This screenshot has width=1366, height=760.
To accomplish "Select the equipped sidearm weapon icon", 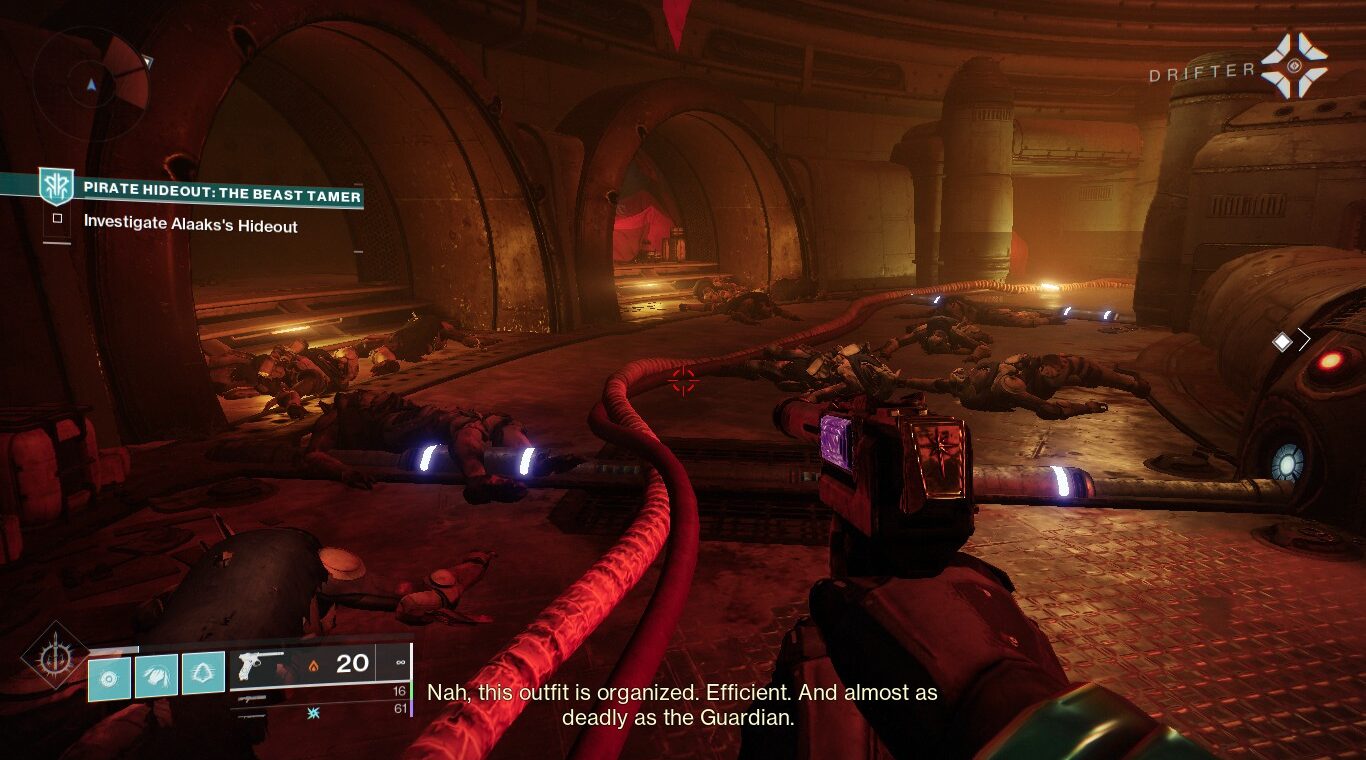I will point(260,662).
